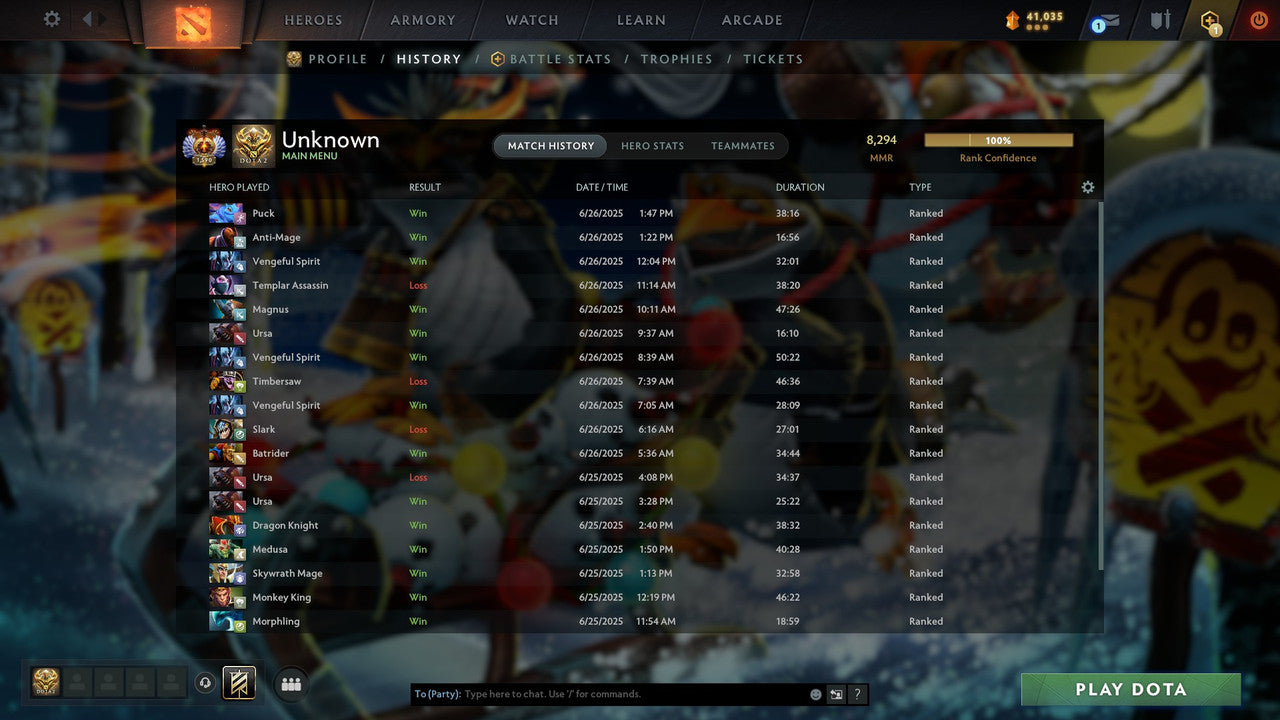1280x720 pixels.
Task: Open the ARCADE menu
Action: click(750, 19)
